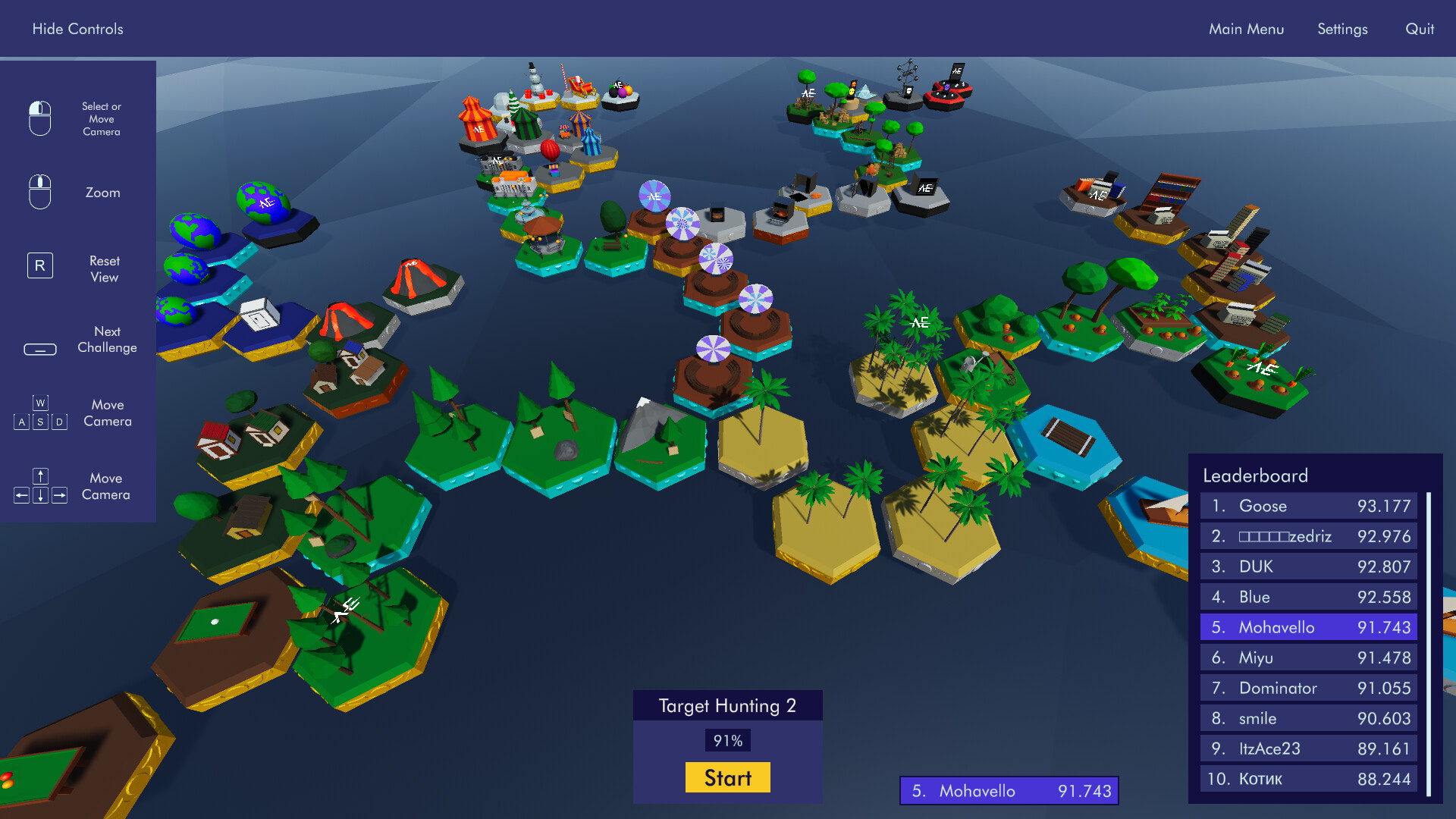Click the arrow keys Move Camera icon
Viewport: 1456px width, 819px height.
pos(39,485)
